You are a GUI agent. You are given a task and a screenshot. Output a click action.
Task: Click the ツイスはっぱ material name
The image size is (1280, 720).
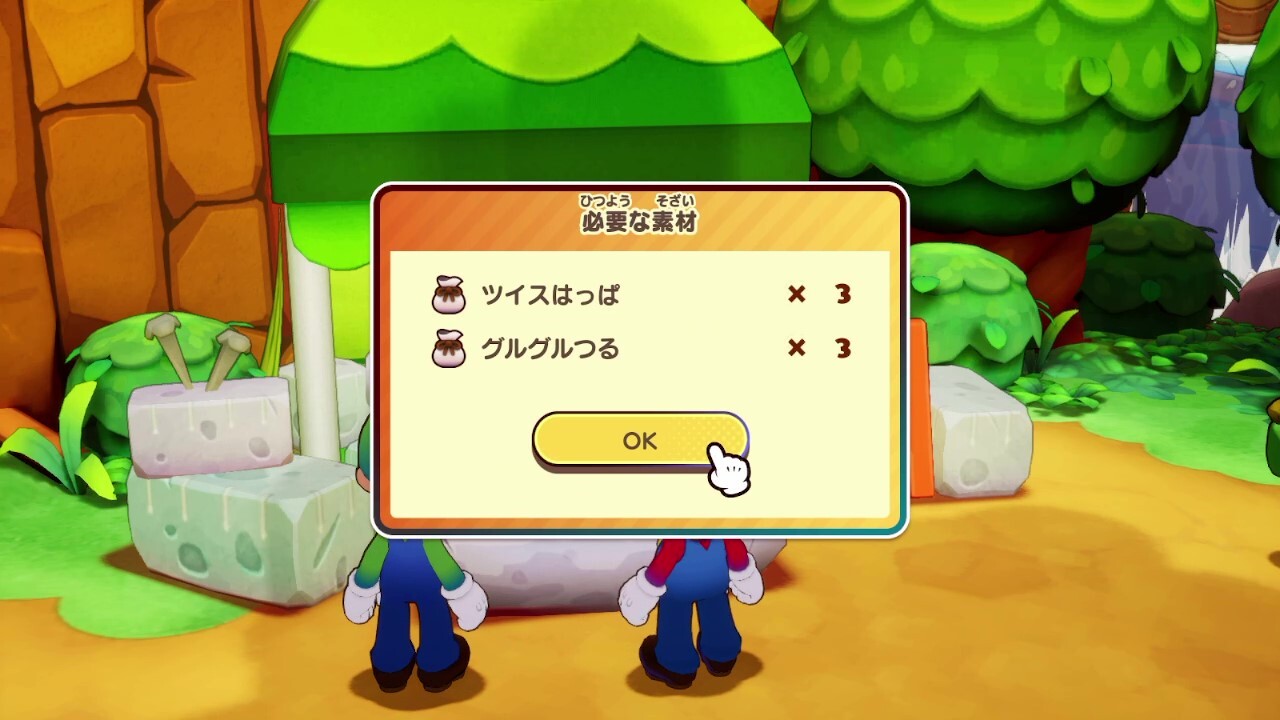[x=553, y=295]
